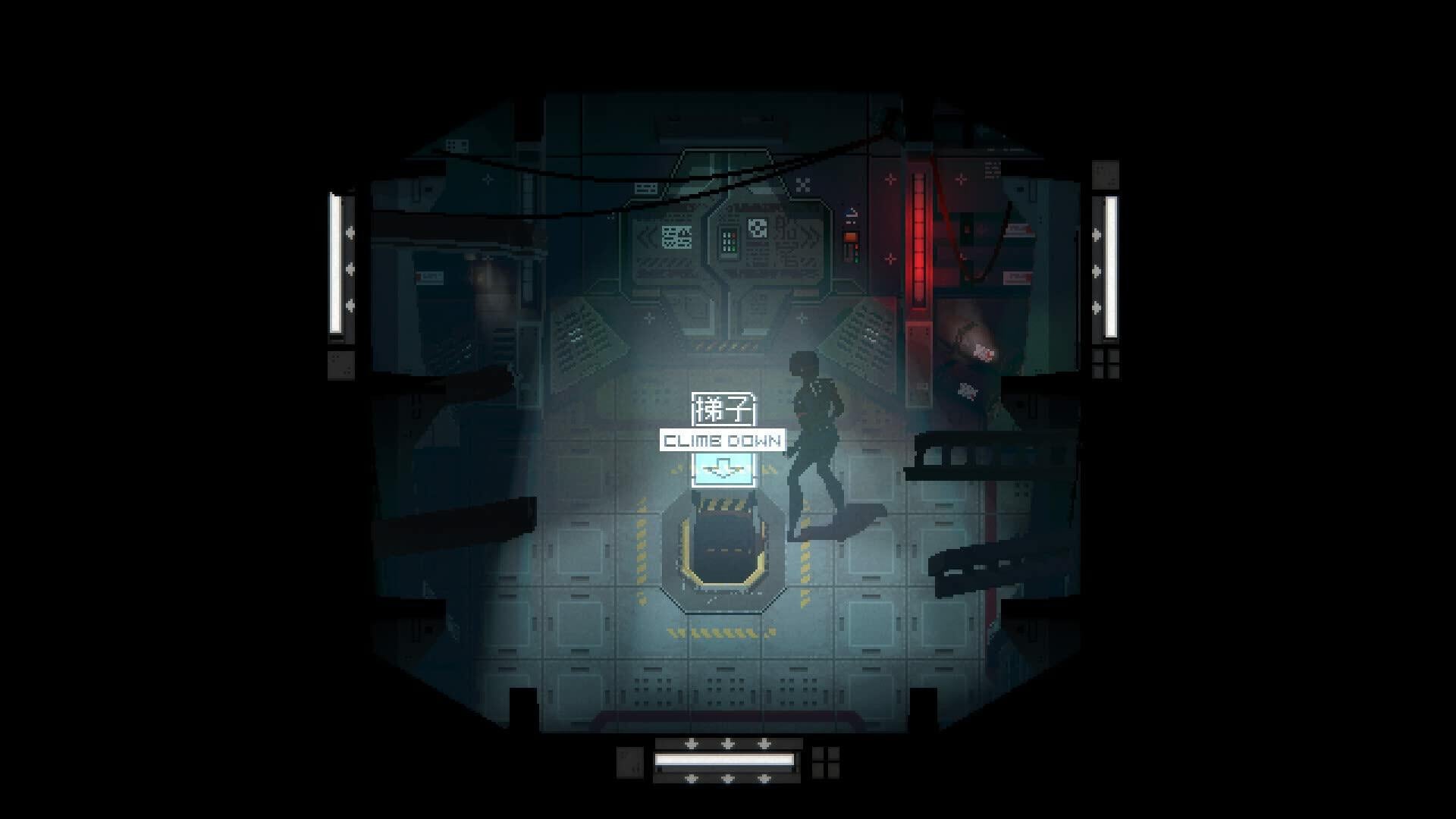Switch to the CLIMB DOWN prompt
The height and width of the screenshot is (819, 1456).
click(722, 438)
